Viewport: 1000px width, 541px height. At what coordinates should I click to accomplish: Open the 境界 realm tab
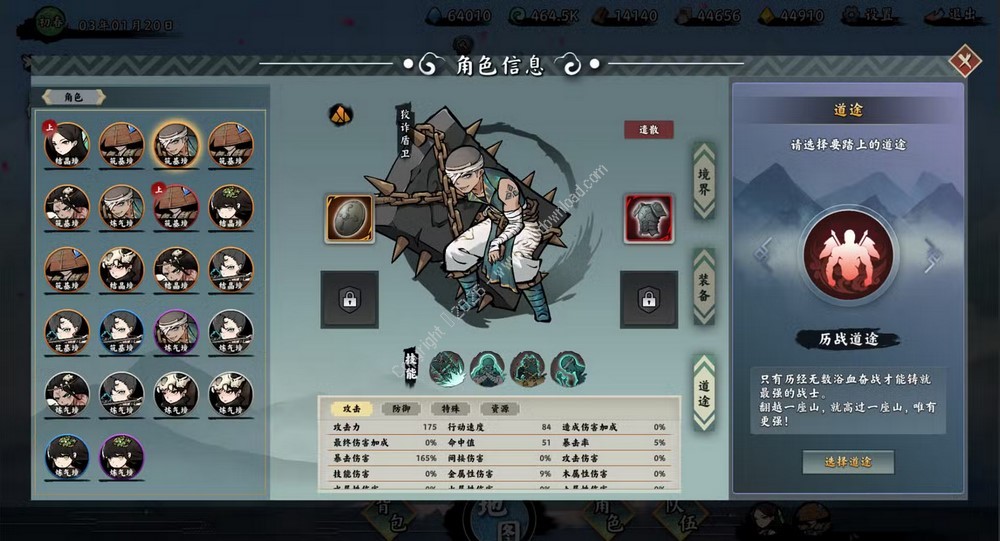click(x=704, y=180)
